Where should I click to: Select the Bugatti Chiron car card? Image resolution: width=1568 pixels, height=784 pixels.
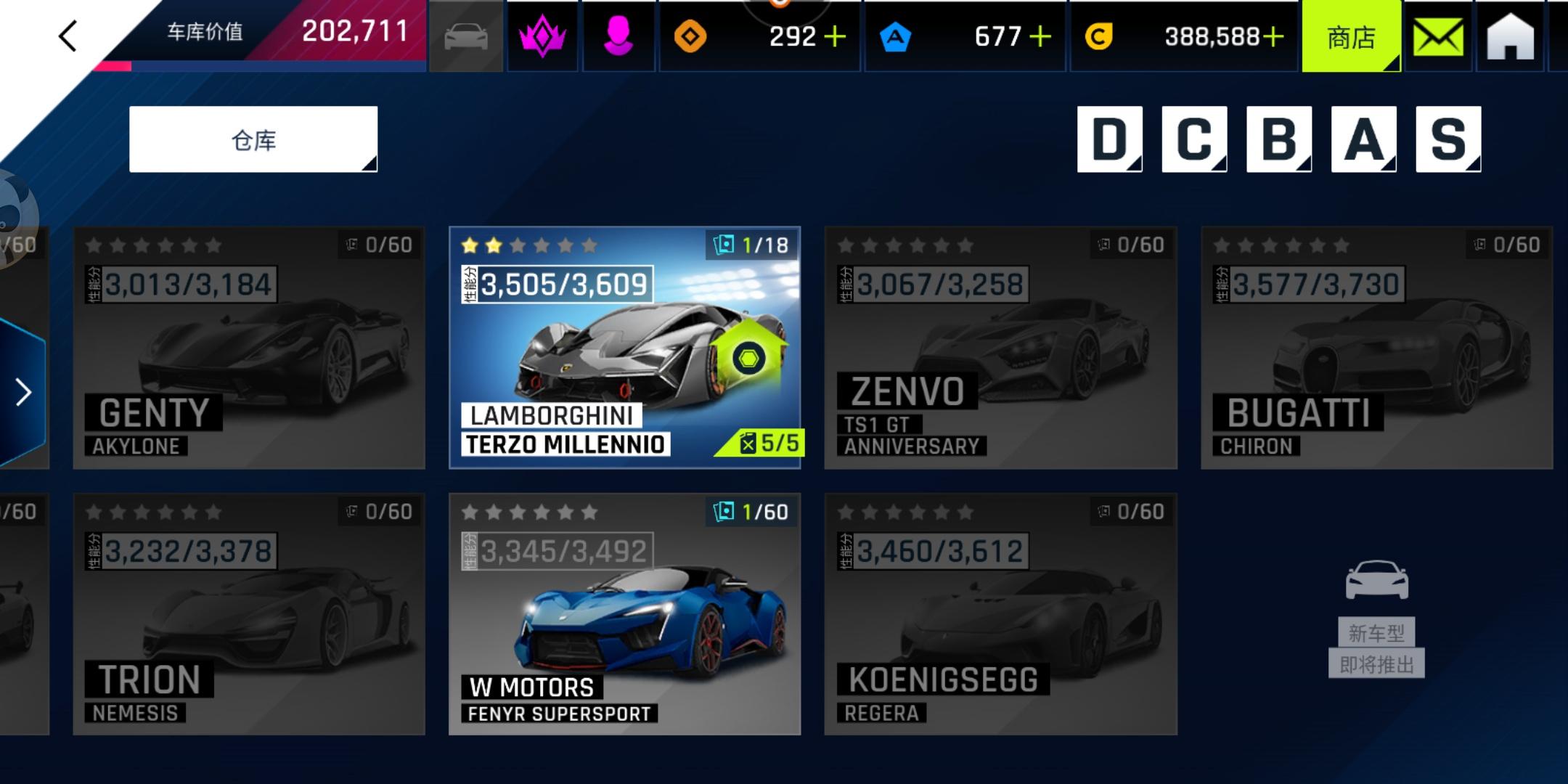1376,348
